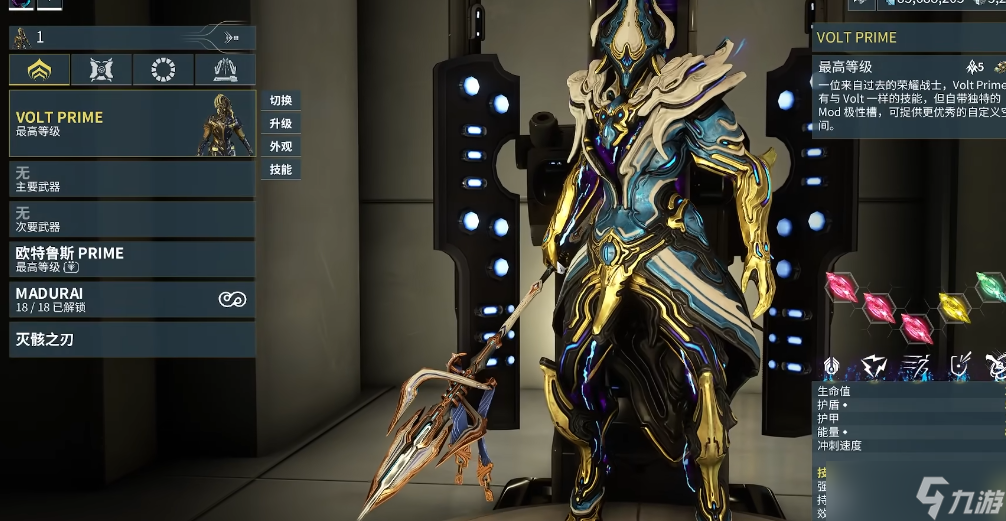Select the Speed ability icon
This screenshot has width=1006, height=521.
pos(915,367)
